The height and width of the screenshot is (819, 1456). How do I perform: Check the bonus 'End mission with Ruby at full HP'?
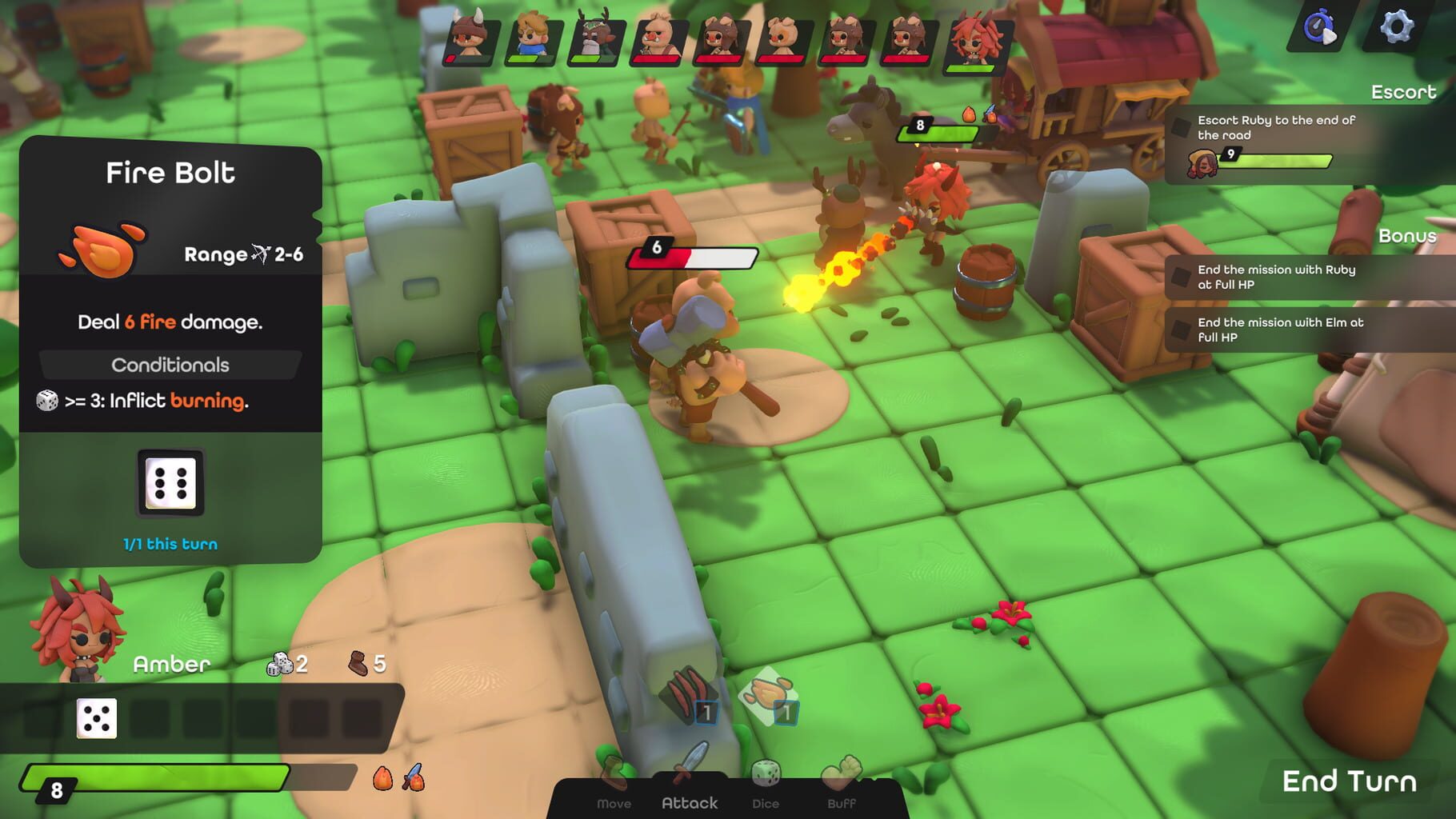click(x=1182, y=276)
